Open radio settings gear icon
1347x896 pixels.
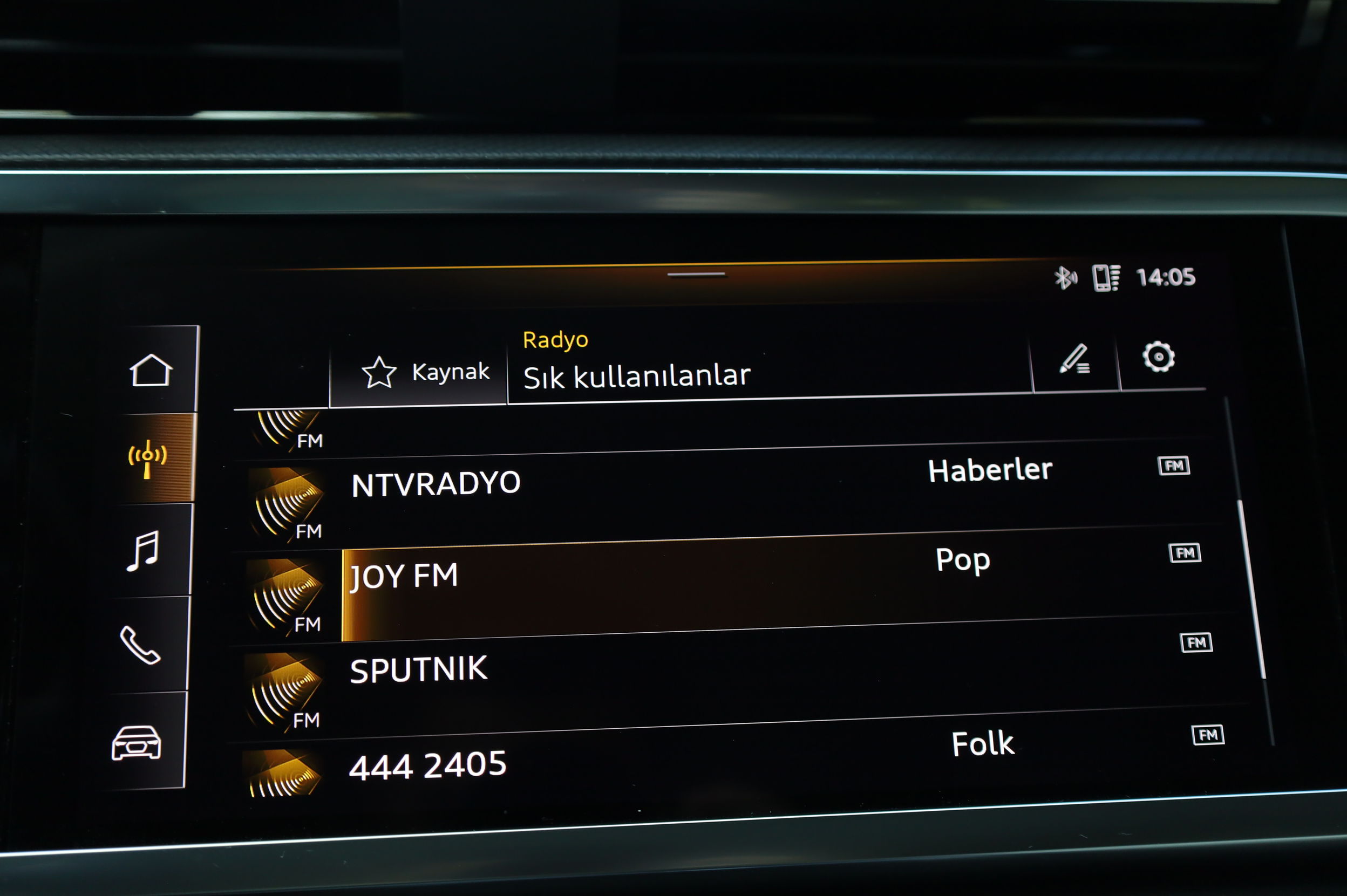(x=1158, y=358)
